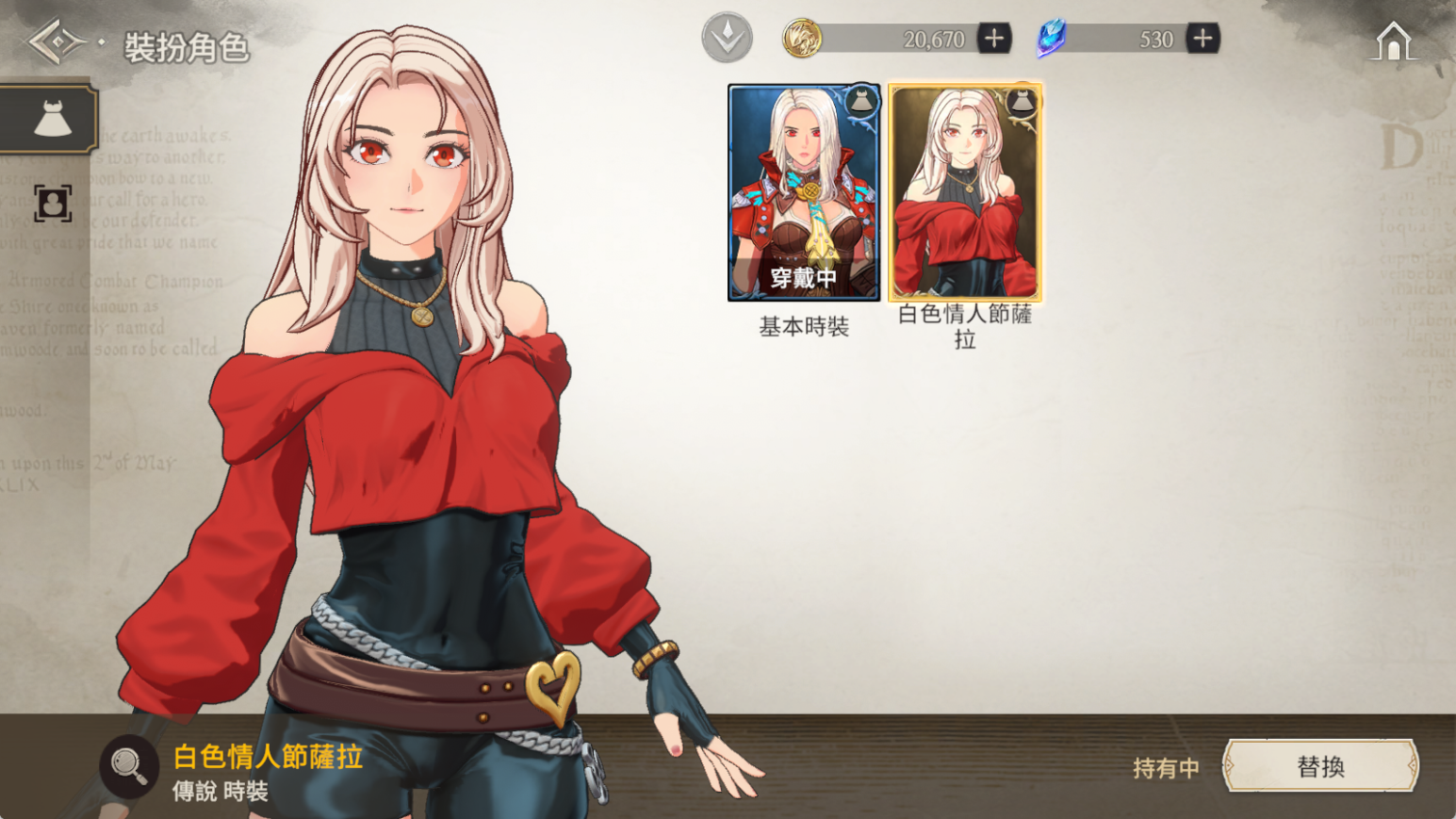Viewport: 1456px width, 819px height.
Task: Open the round down-arrow menu icon
Action: point(727,39)
